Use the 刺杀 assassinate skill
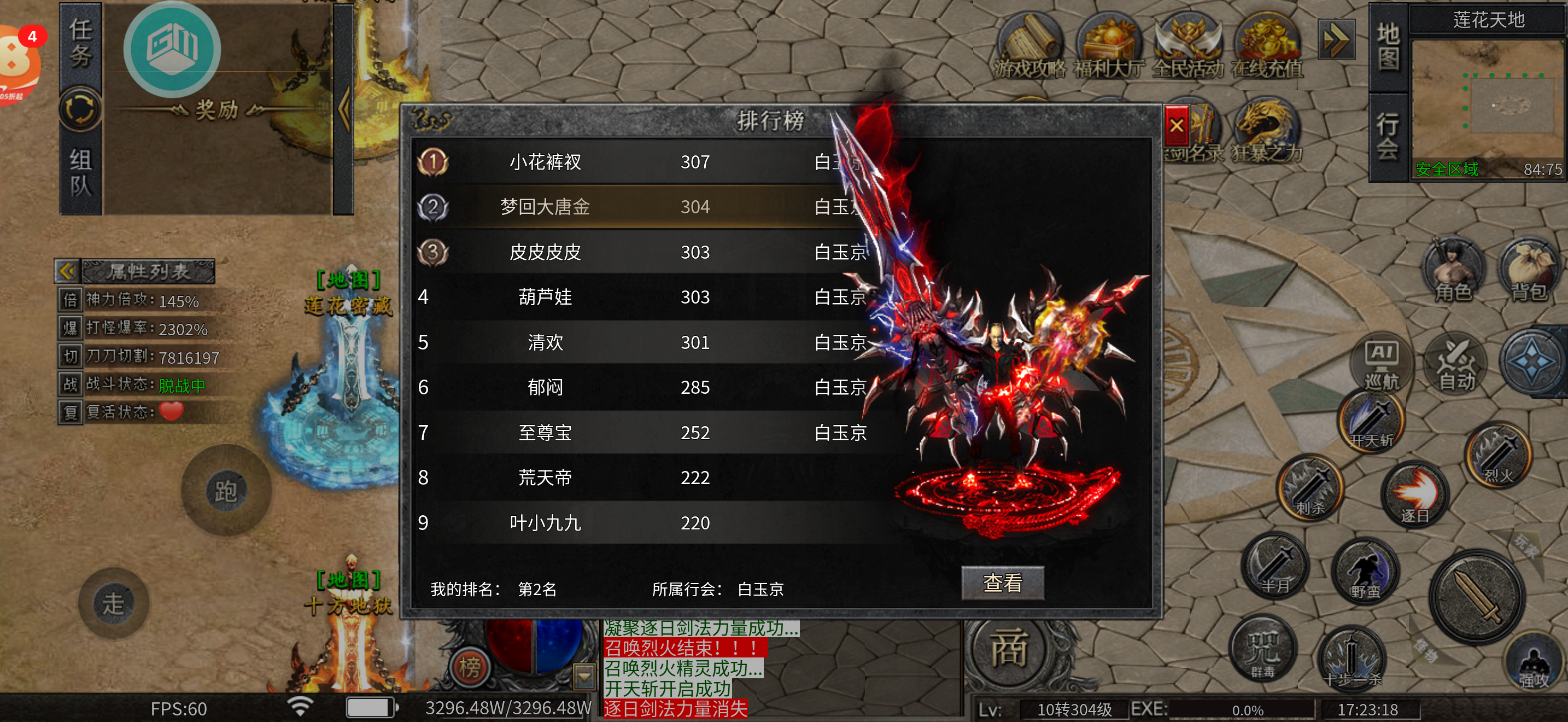The width and height of the screenshot is (1568, 722). coord(1310,487)
